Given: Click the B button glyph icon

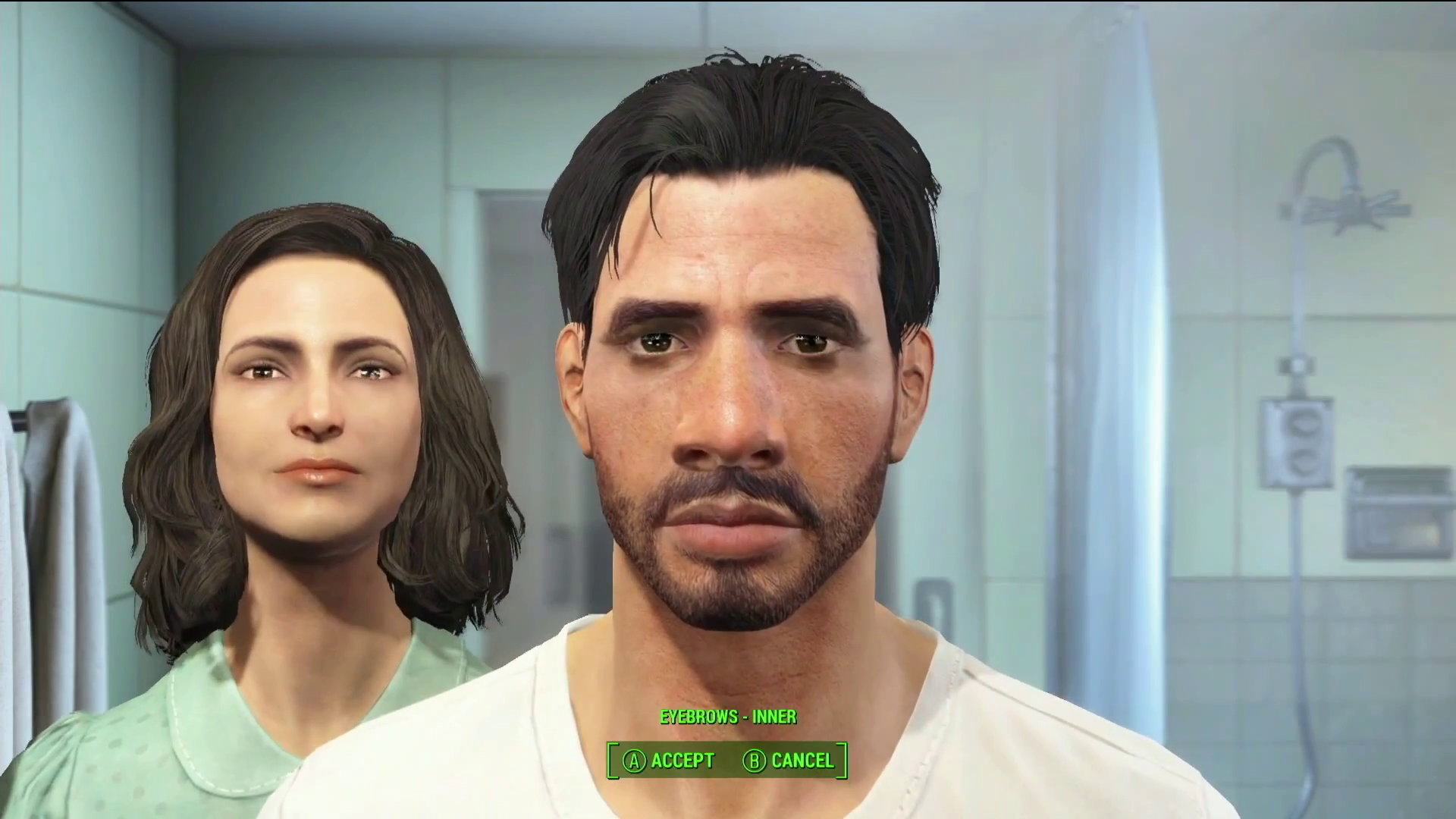Looking at the screenshot, I should [753, 761].
